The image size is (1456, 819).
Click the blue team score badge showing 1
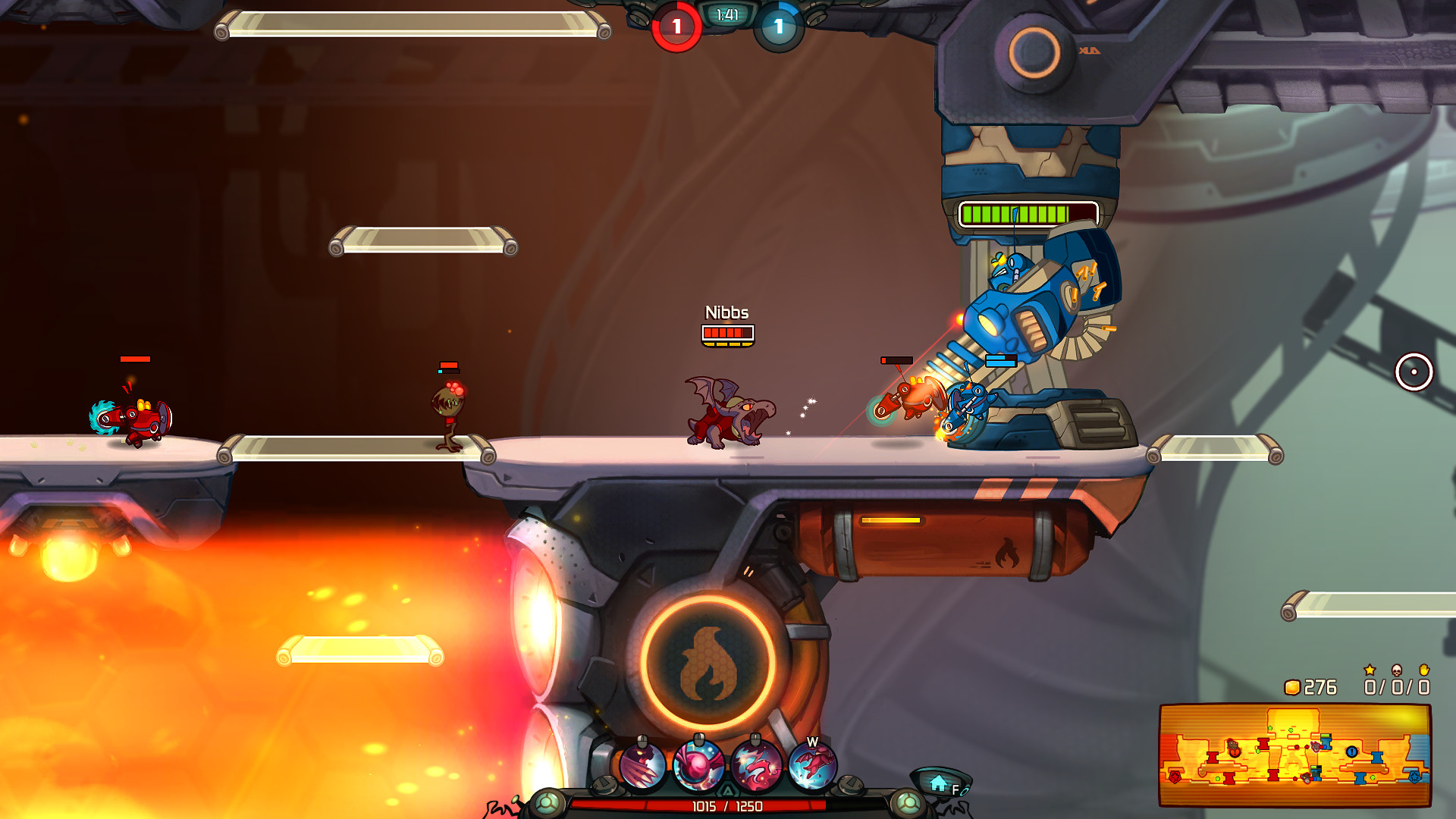point(777,25)
